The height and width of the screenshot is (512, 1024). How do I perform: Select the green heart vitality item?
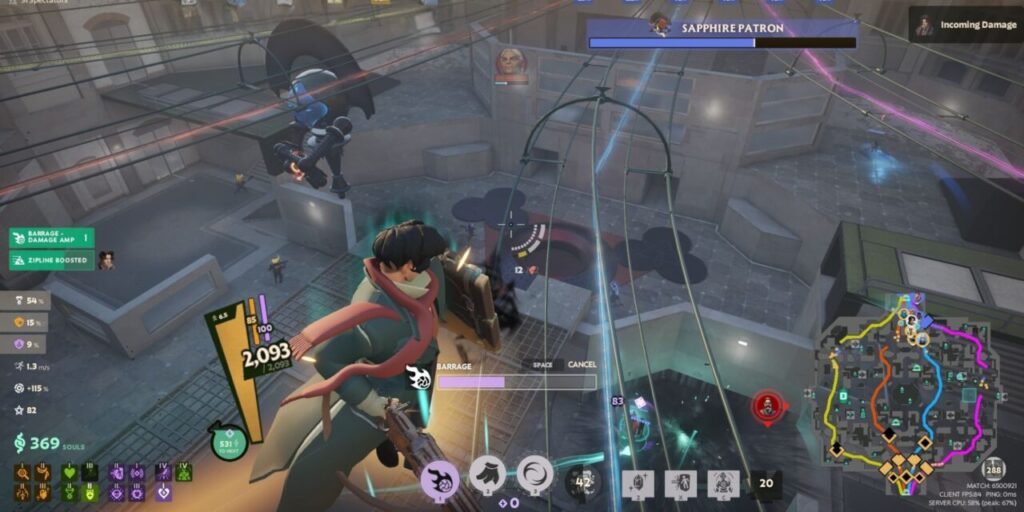tap(69, 471)
